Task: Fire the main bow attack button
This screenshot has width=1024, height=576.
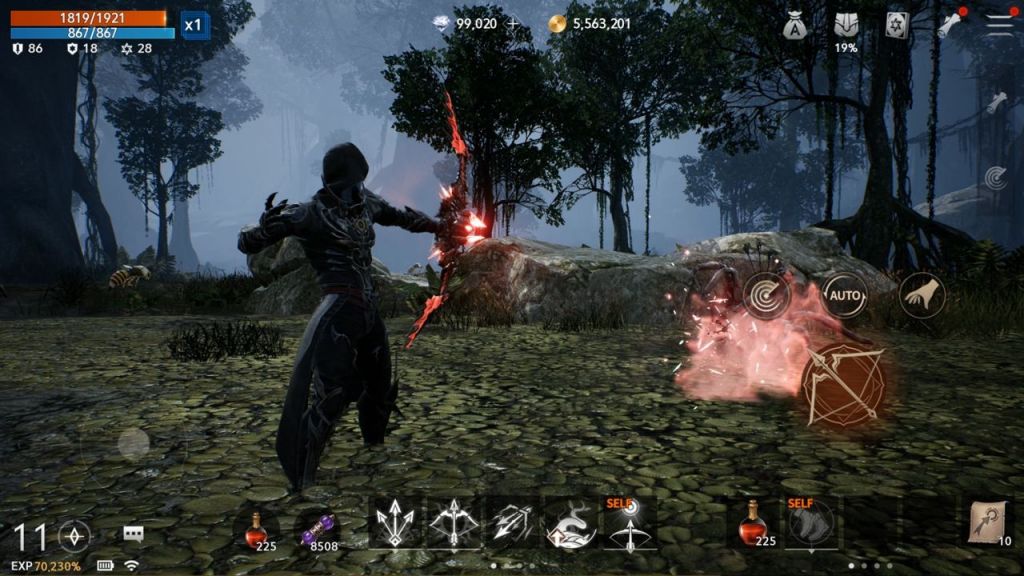Action: (844, 384)
